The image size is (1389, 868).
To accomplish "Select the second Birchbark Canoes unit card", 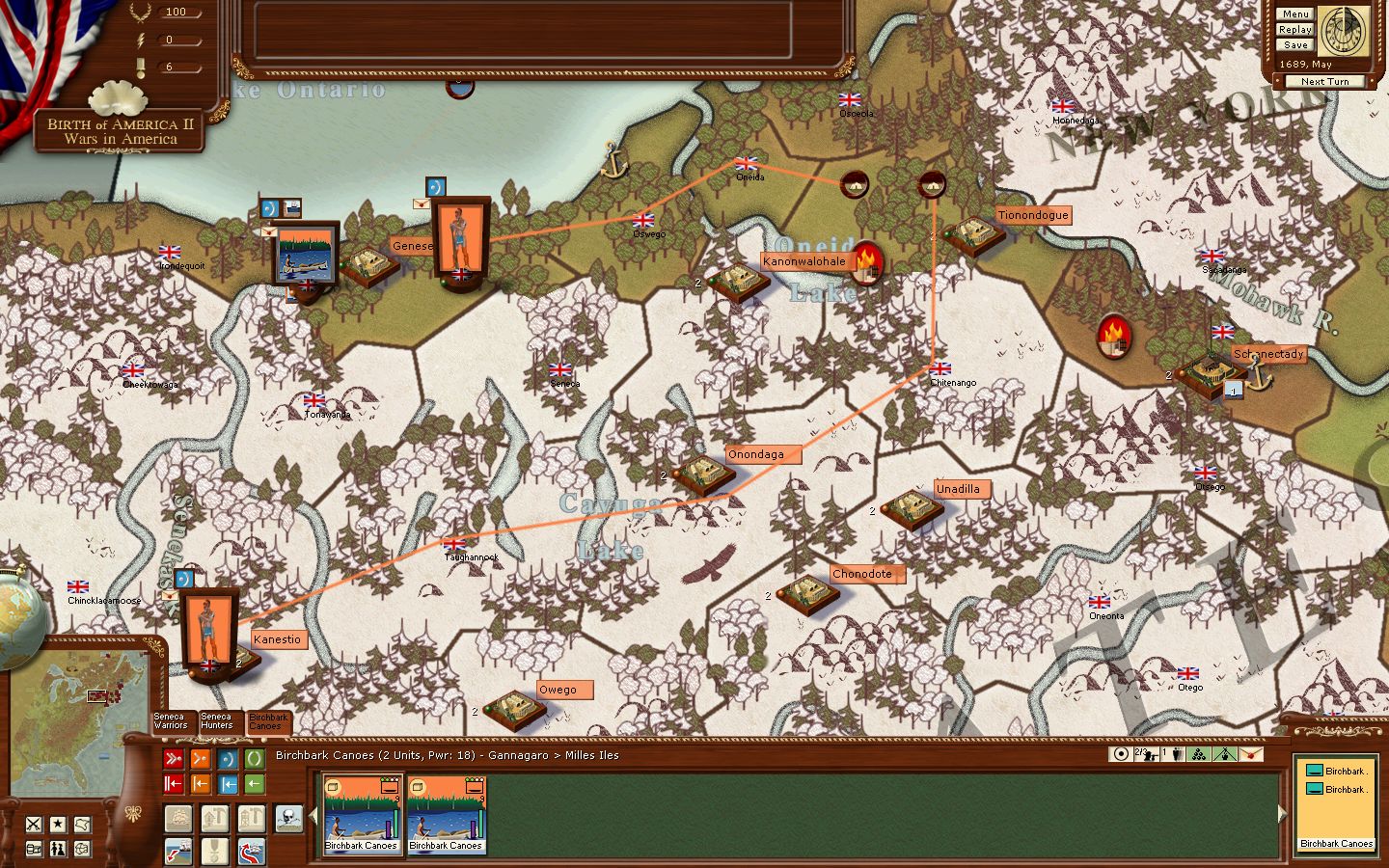I will pyautogui.click(x=446, y=815).
